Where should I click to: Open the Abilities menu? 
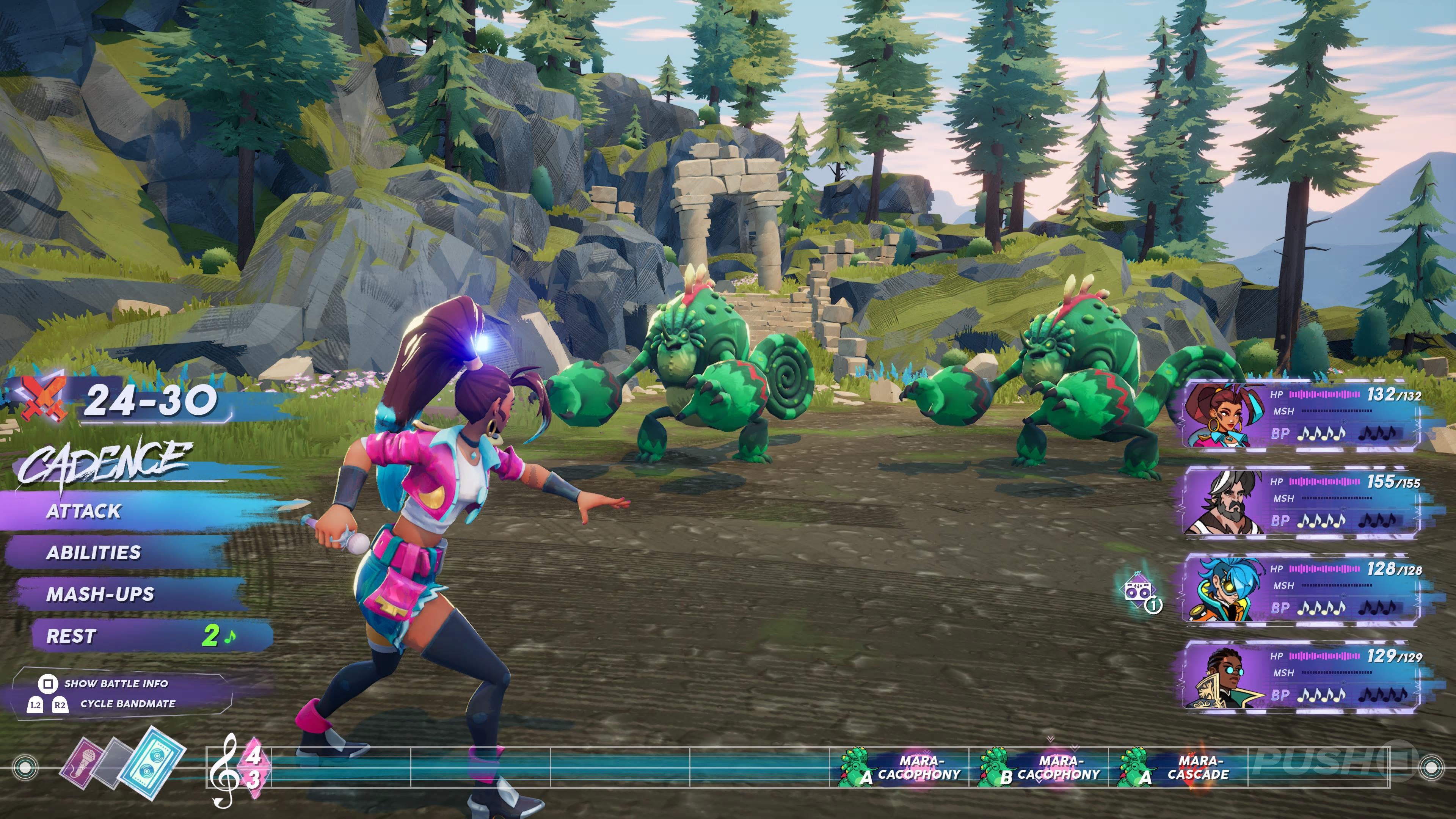(x=94, y=552)
